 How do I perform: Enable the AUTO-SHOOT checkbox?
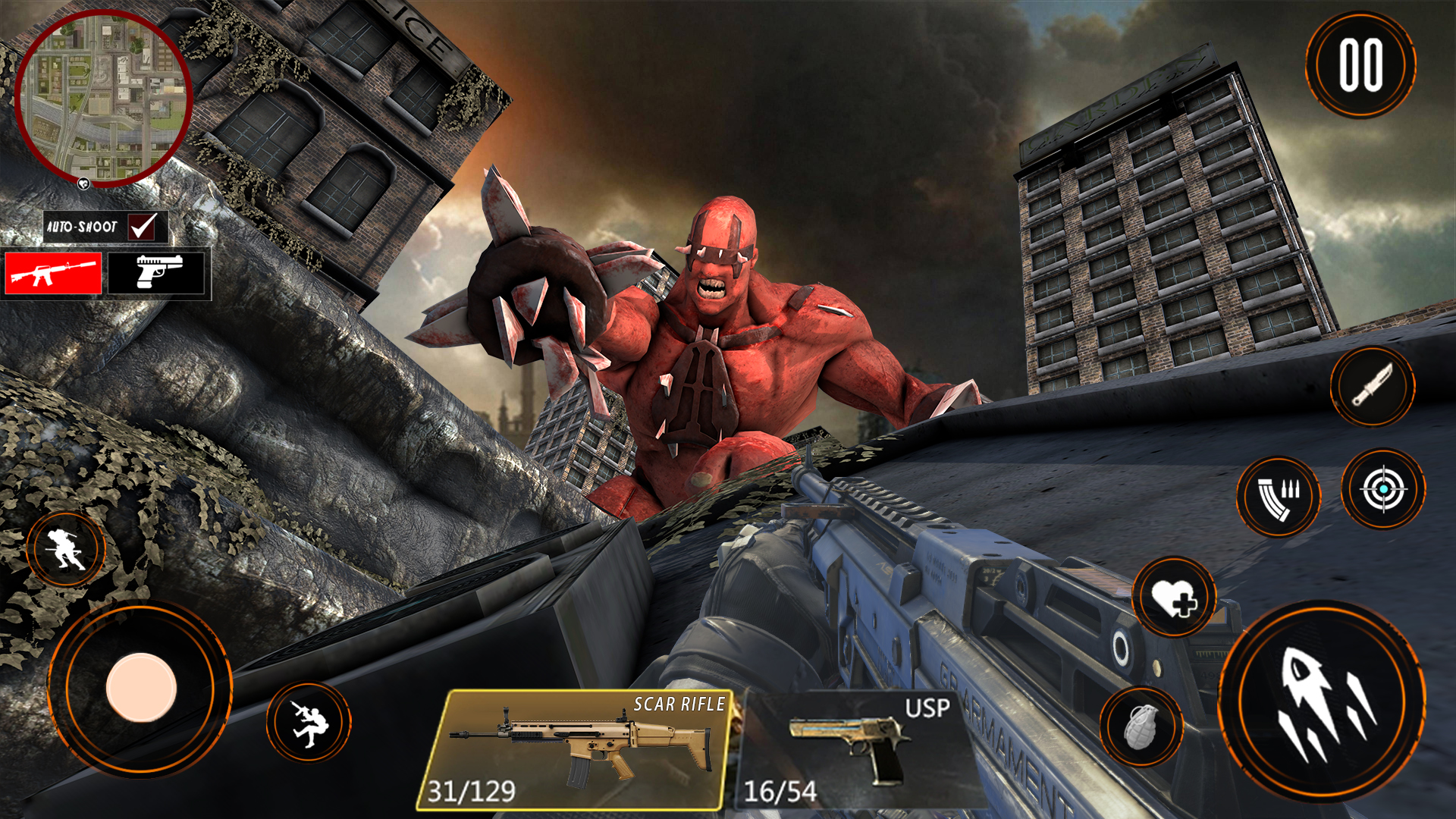143,224
